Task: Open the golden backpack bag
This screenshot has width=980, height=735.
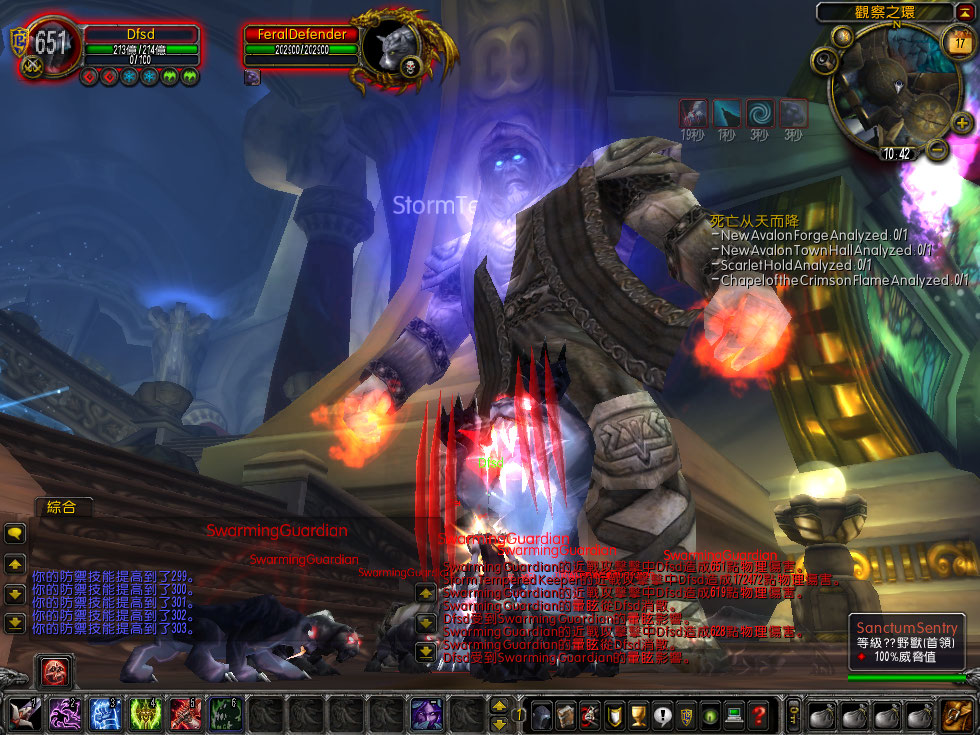Action: coord(957,715)
